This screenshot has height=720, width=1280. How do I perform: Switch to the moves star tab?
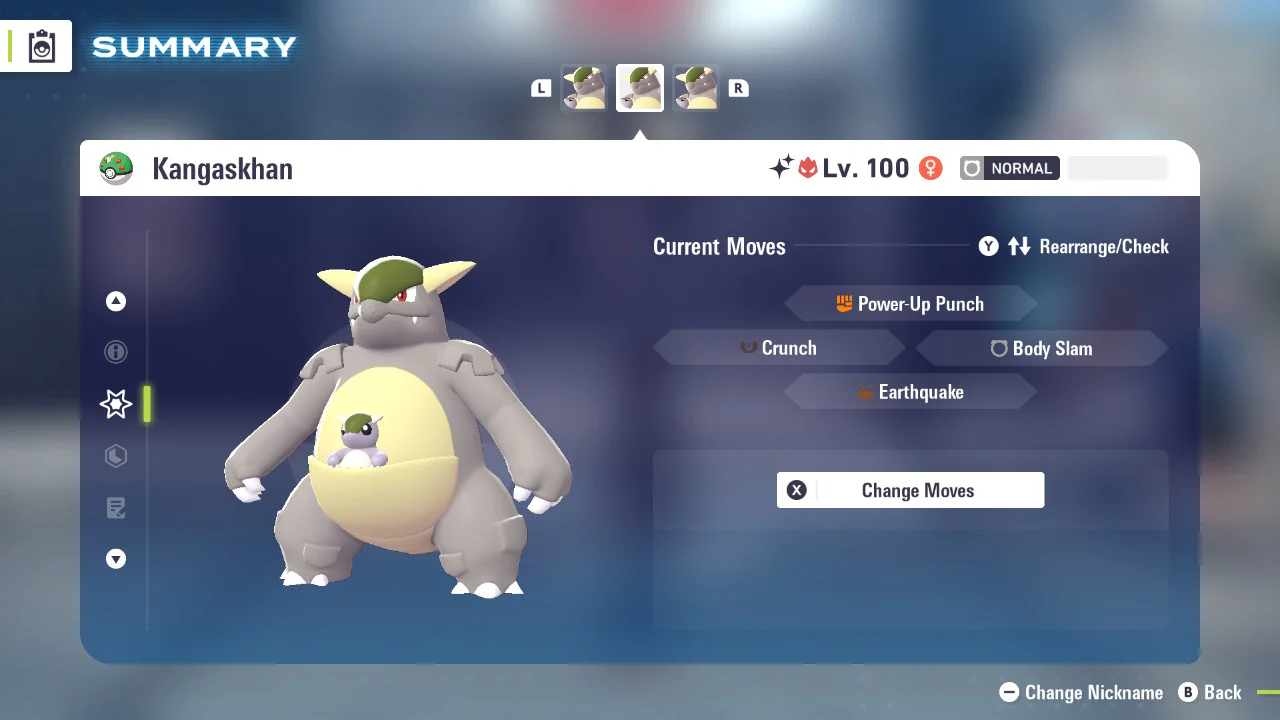116,404
